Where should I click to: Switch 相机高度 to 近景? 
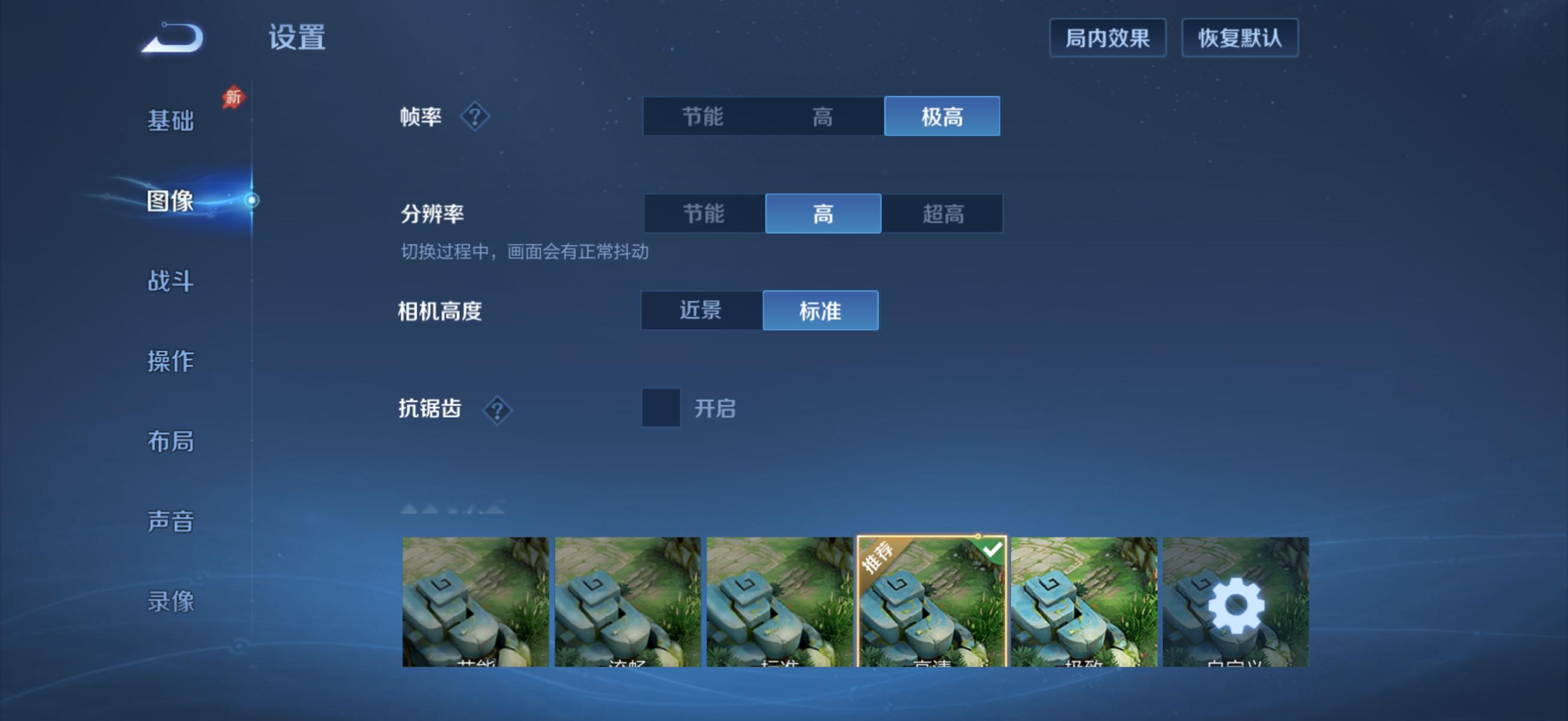(x=700, y=310)
